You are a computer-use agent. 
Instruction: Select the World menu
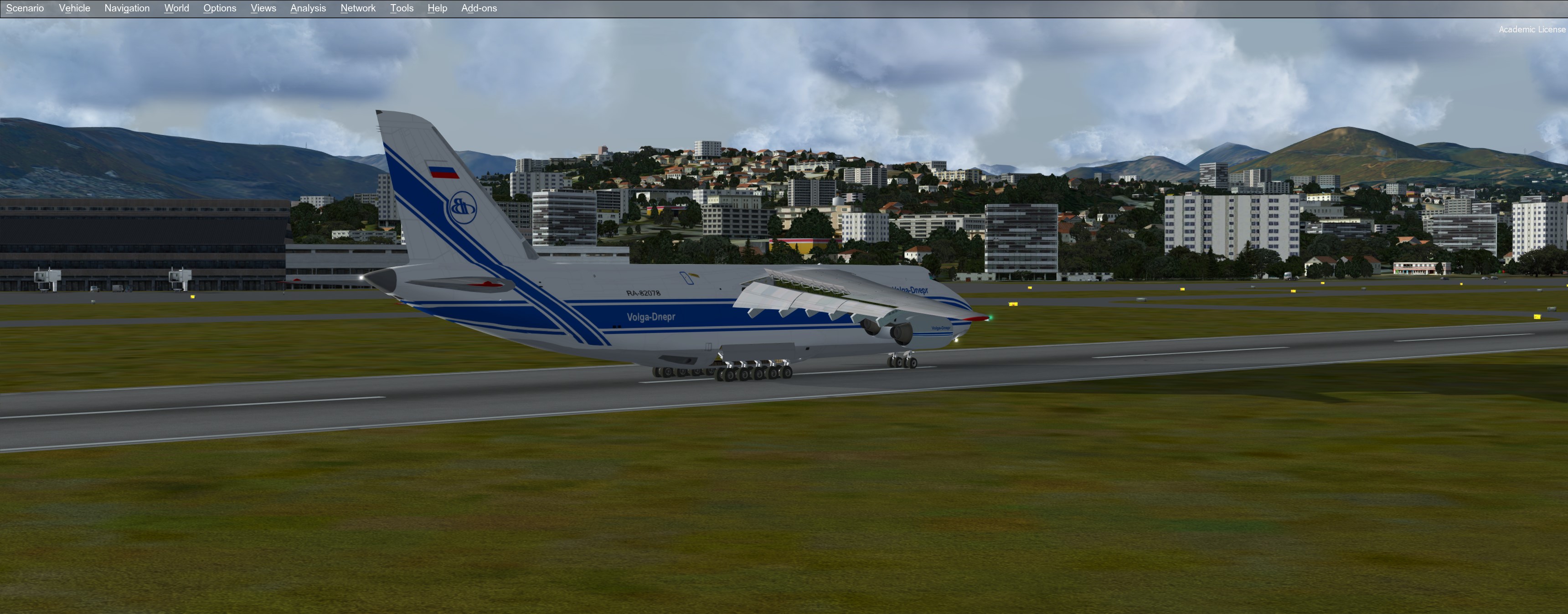pos(176,9)
